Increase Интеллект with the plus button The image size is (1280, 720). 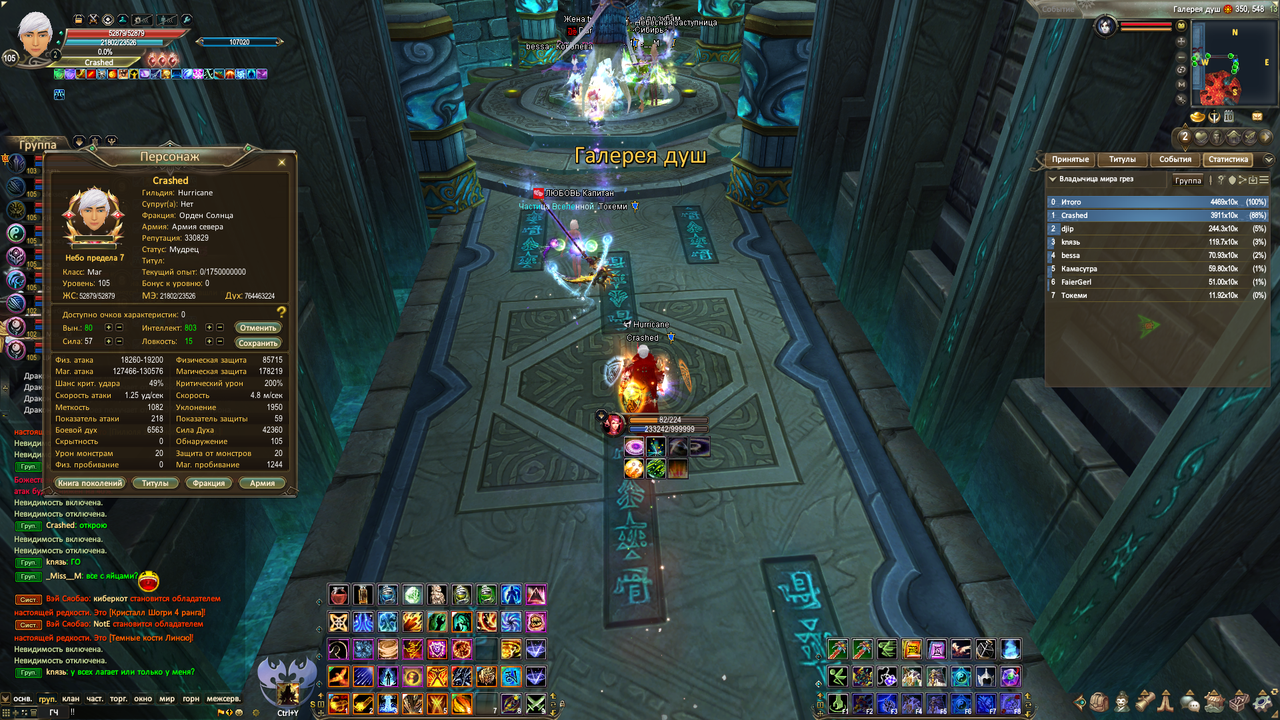click(209, 328)
